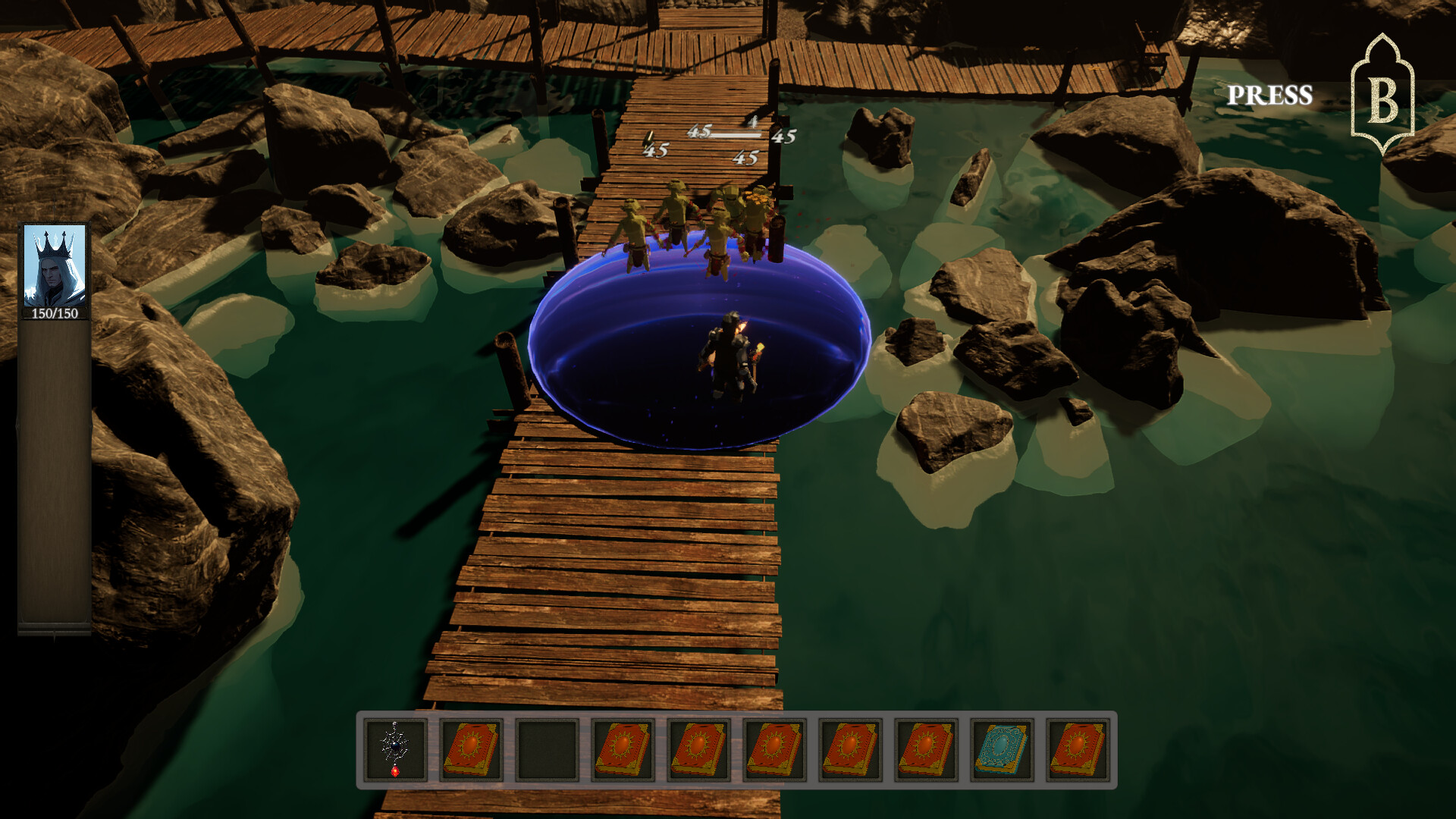The image size is (1456, 819).
Task: Click the PRESS text label
Action: point(1271,93)
